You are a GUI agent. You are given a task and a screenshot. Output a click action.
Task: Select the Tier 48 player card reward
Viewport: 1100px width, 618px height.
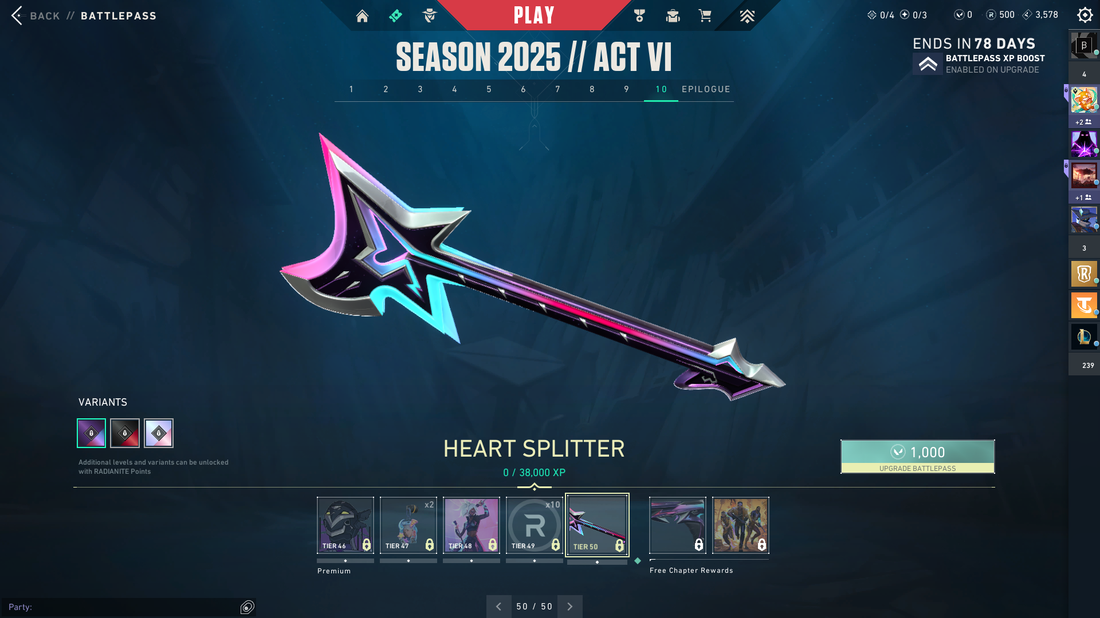[x=471, y=525]
